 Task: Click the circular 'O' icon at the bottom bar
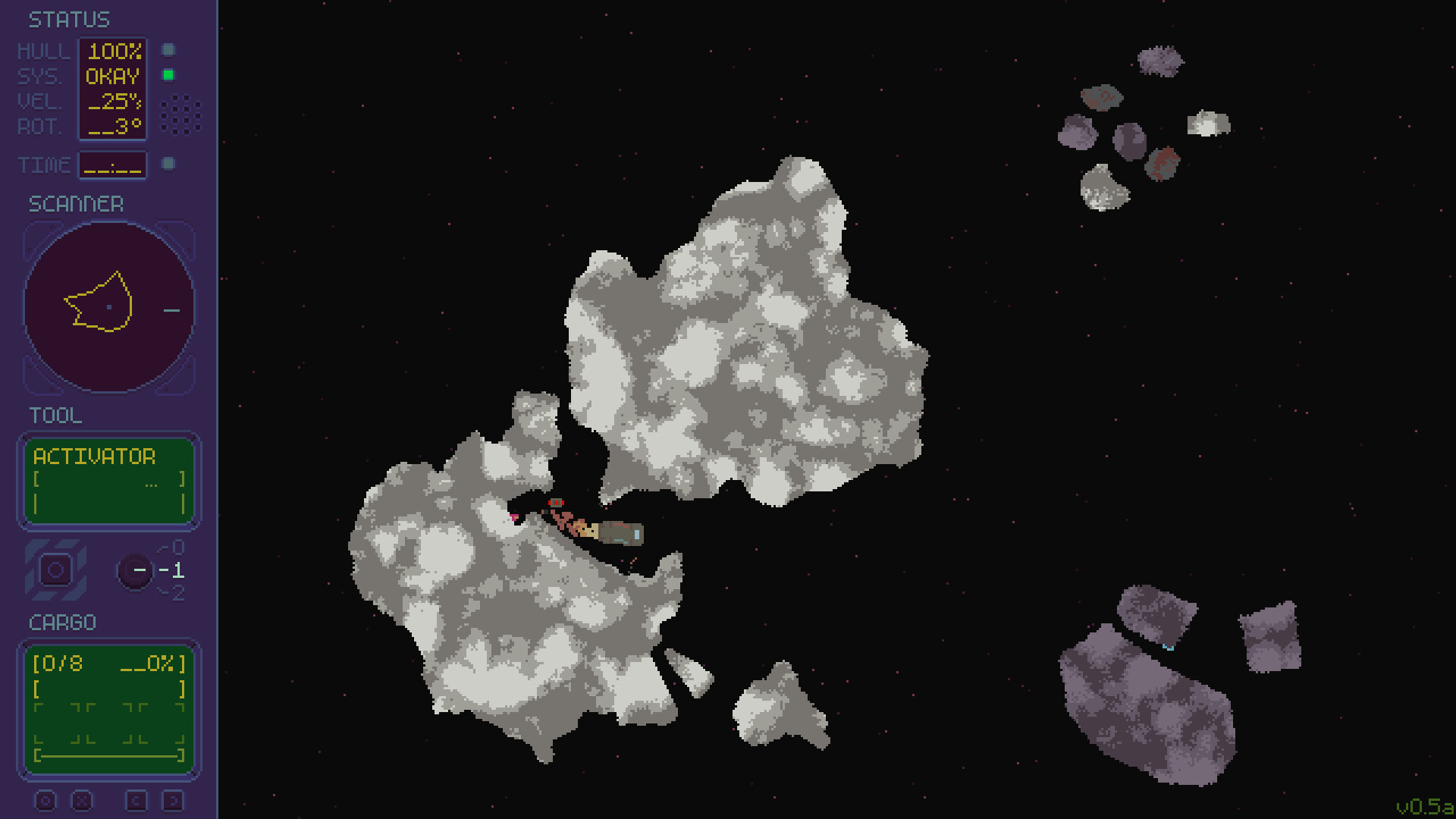coord(47,800)
